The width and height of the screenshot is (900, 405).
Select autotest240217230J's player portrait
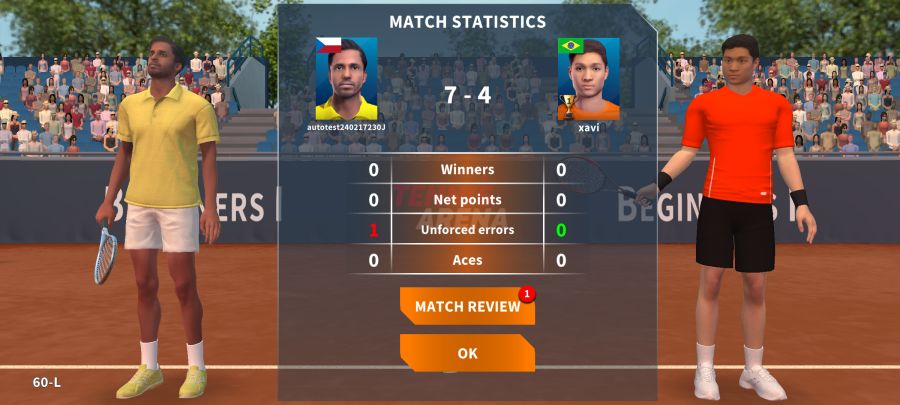[x=346, y=79]
